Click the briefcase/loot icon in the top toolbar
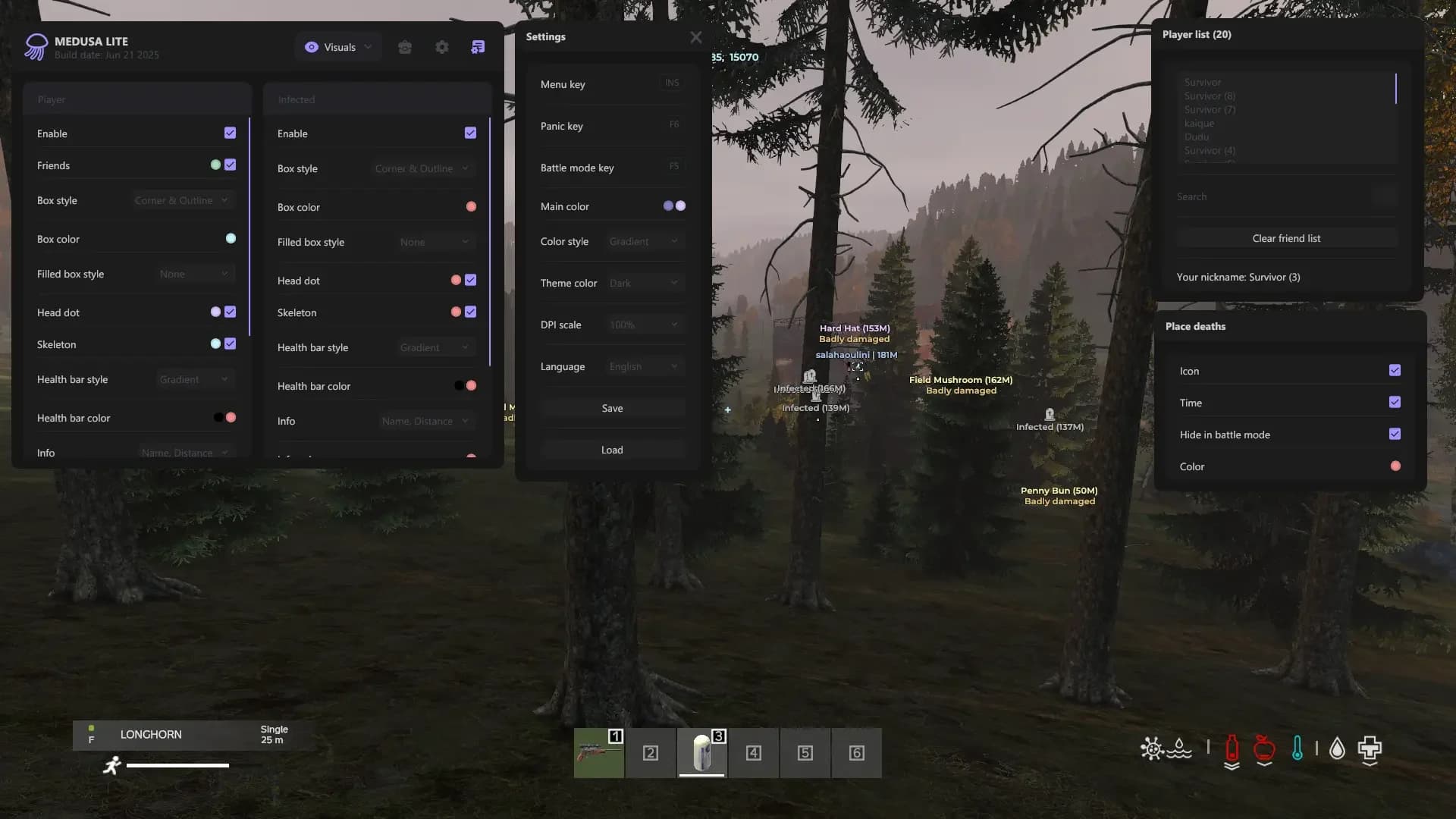 click(x=405, y=46)
